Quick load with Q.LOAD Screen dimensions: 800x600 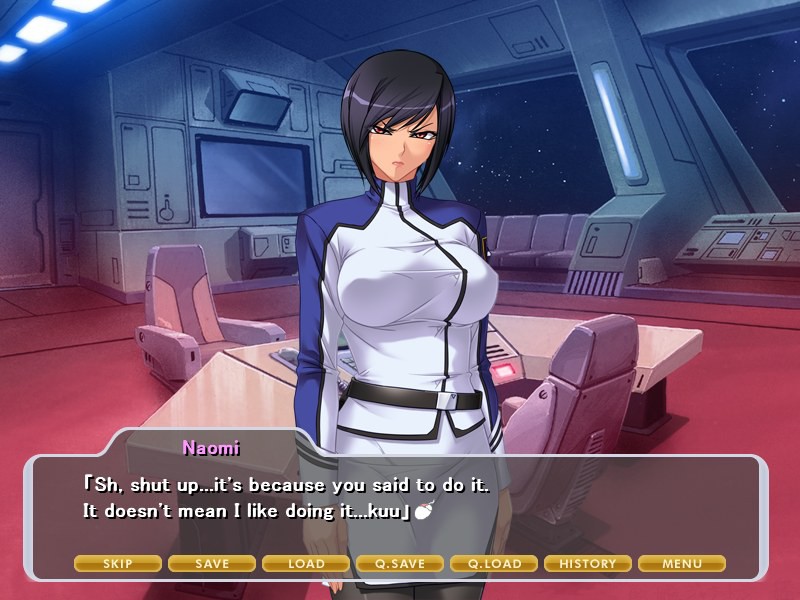tap(494, 564)
